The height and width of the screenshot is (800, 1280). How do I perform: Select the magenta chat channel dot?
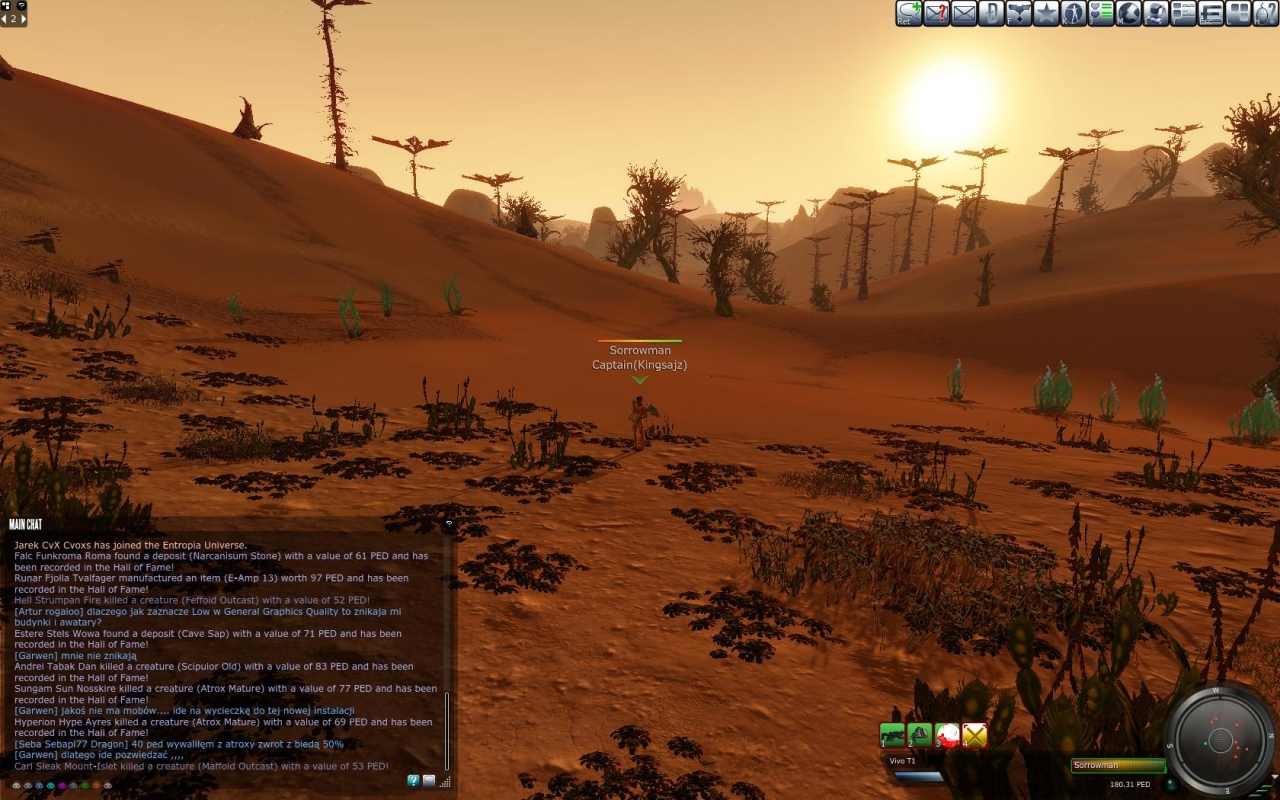[62, 786]
